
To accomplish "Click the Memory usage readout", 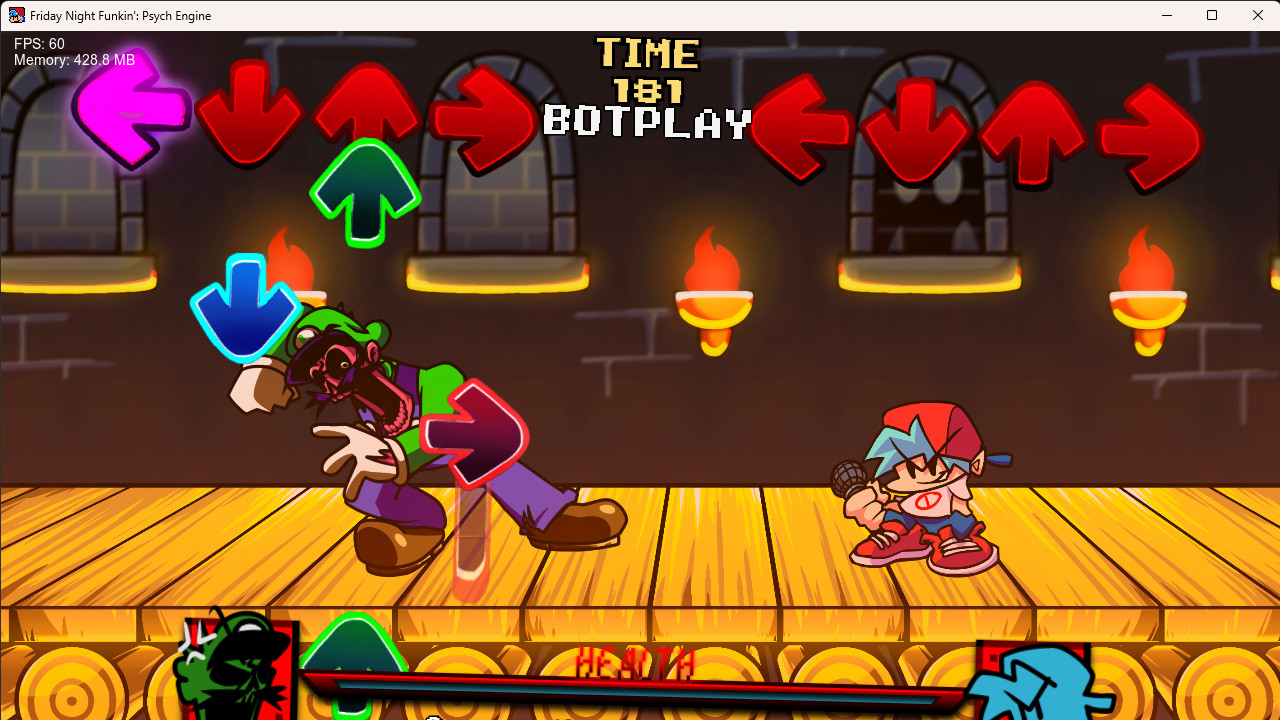I will (73, 60).
